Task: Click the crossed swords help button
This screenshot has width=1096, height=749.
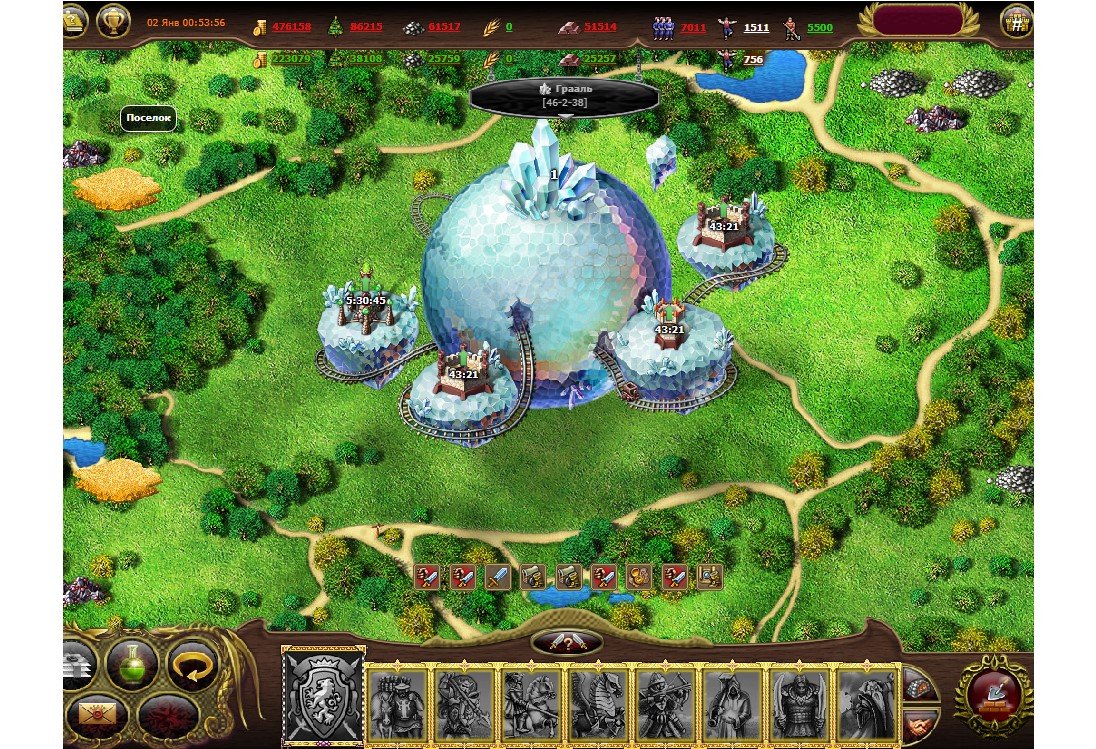Action: [566, 642]
